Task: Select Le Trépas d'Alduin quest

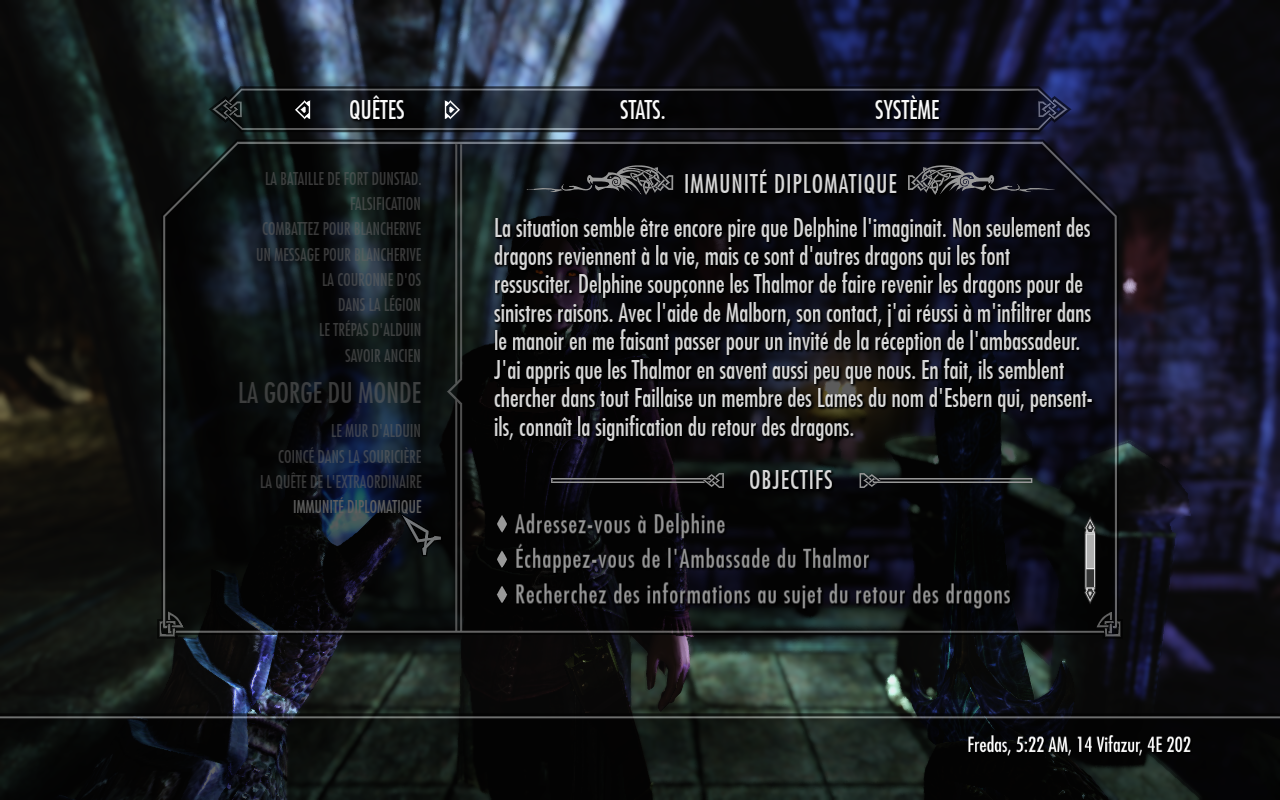Action: [370, 330]
